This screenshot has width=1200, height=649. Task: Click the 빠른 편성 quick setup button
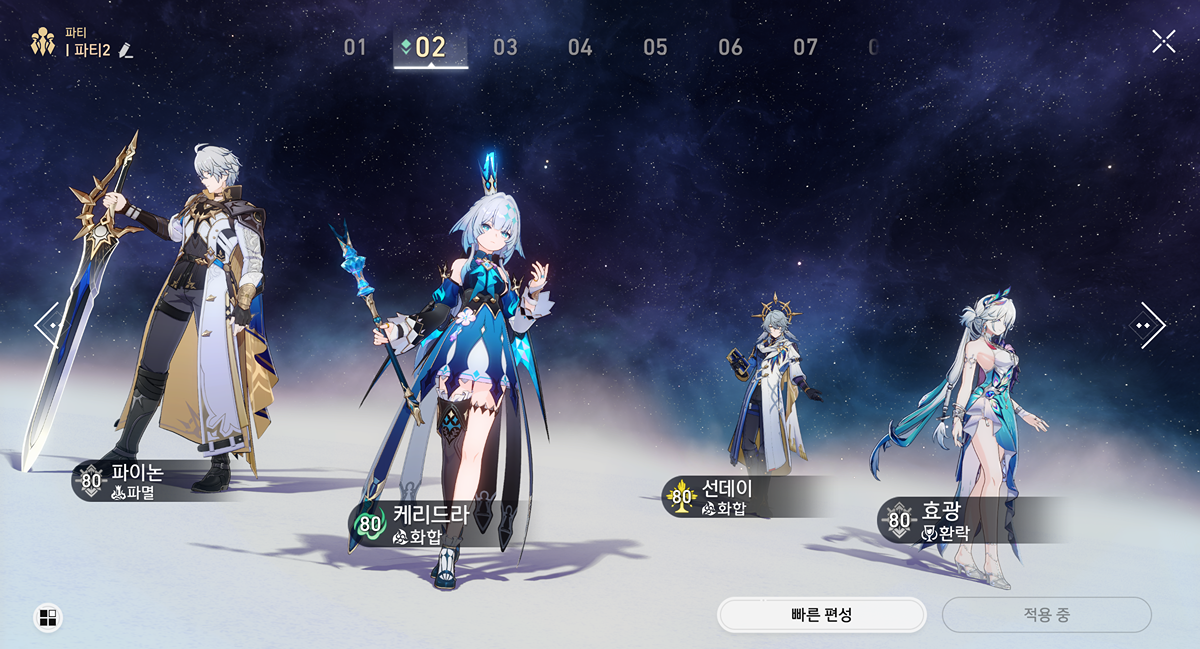[x=821, y=615]
